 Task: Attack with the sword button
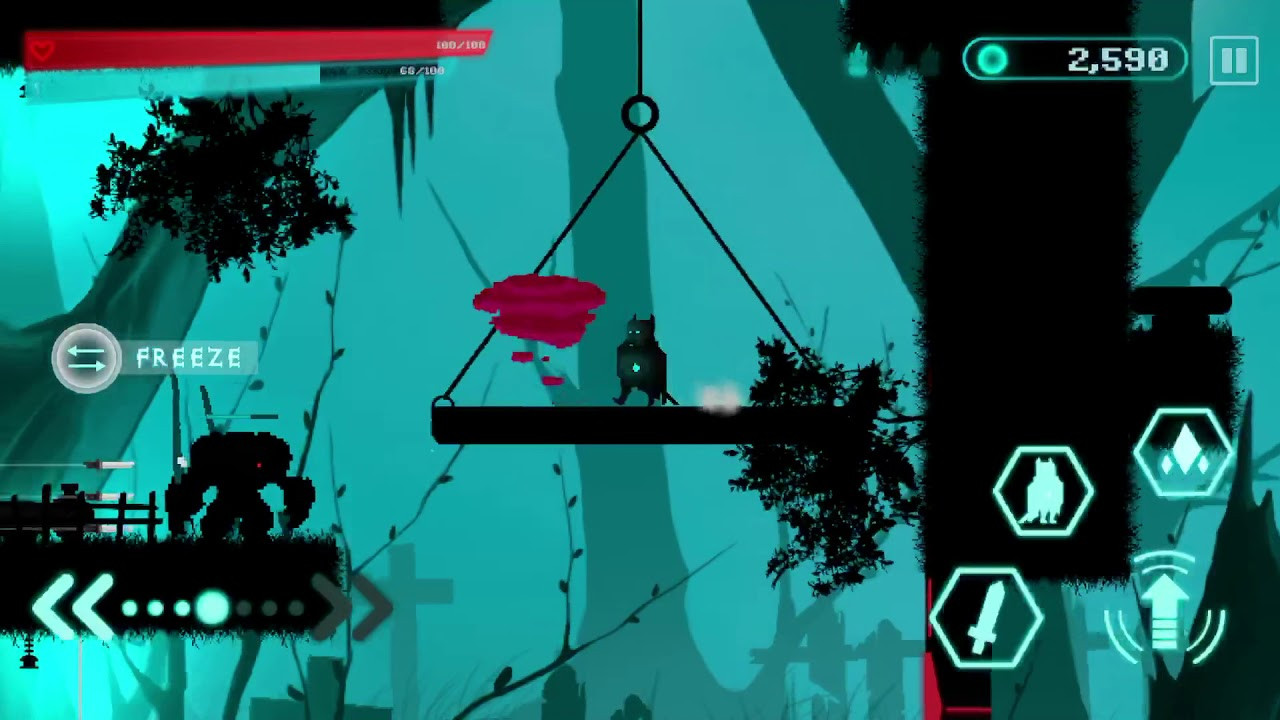coord(985,614)
